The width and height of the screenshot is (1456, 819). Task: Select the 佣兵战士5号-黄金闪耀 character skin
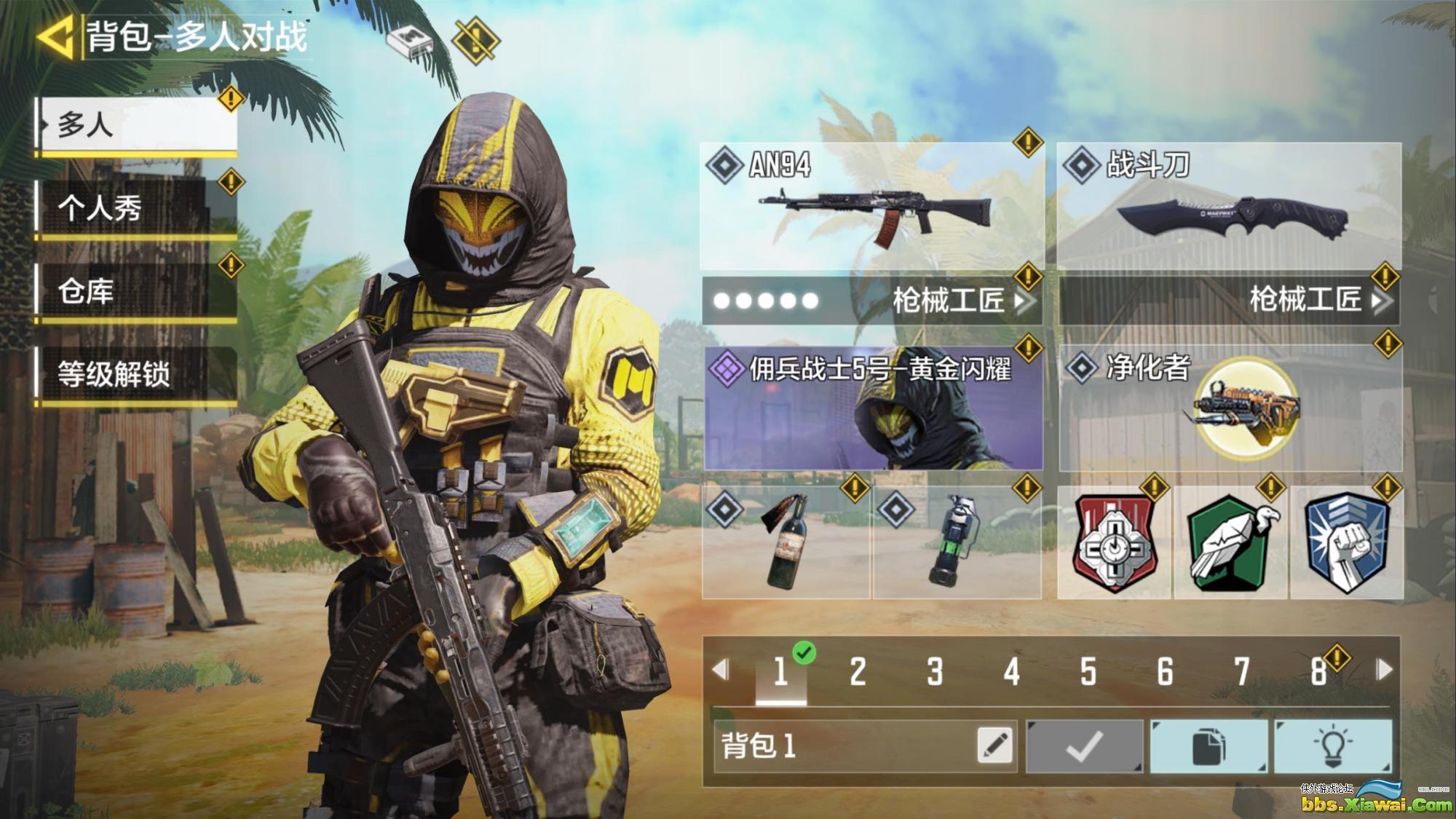(873, 408)
